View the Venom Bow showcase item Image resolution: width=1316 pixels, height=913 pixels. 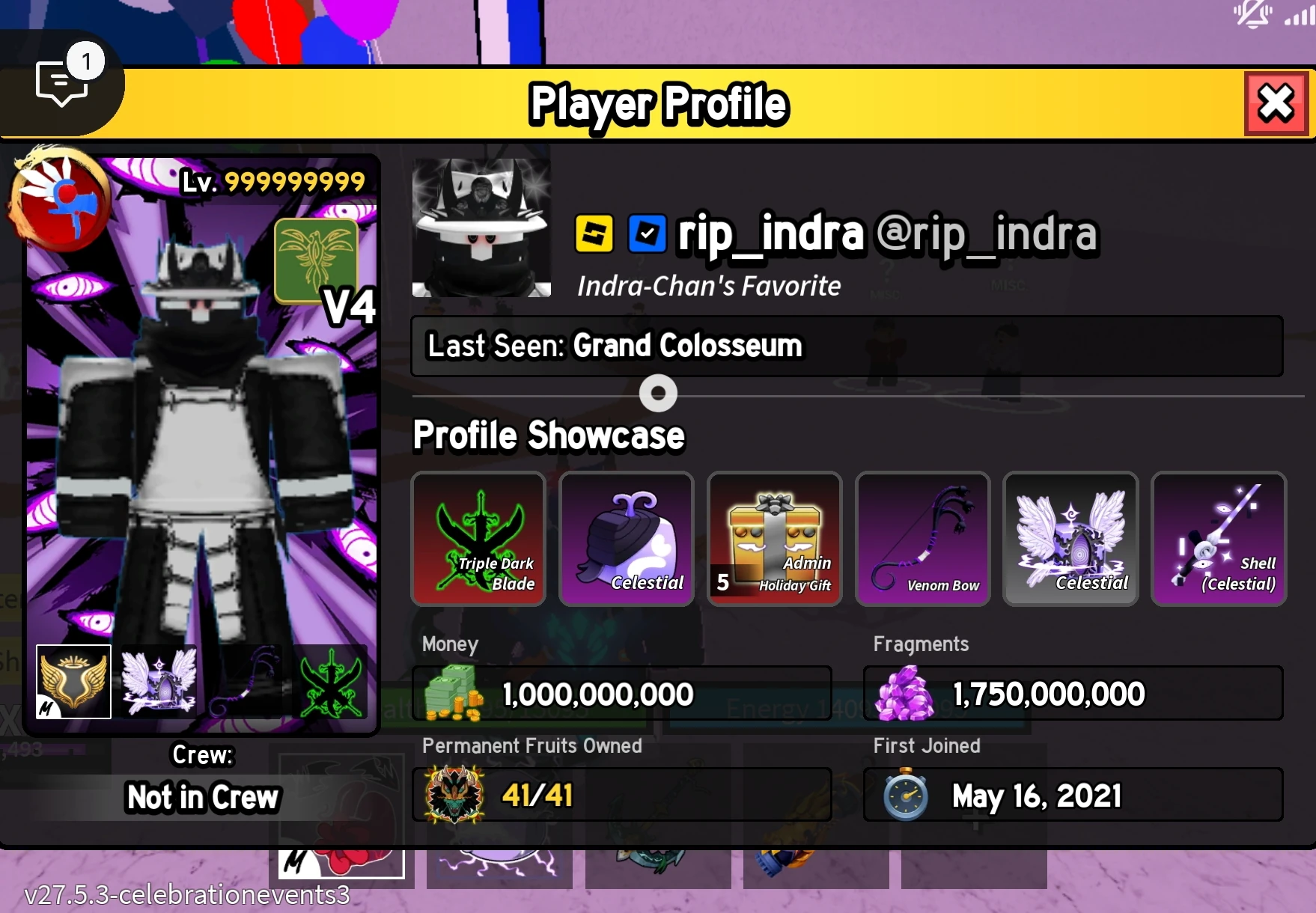pos(922,539)
